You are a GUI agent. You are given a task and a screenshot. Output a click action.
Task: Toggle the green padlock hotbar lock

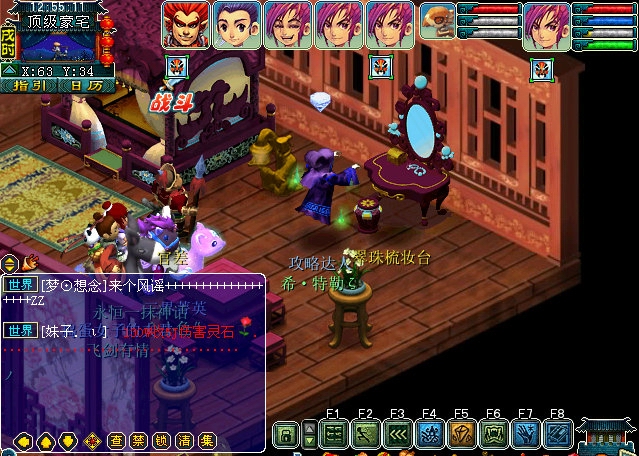coord(286,435)
